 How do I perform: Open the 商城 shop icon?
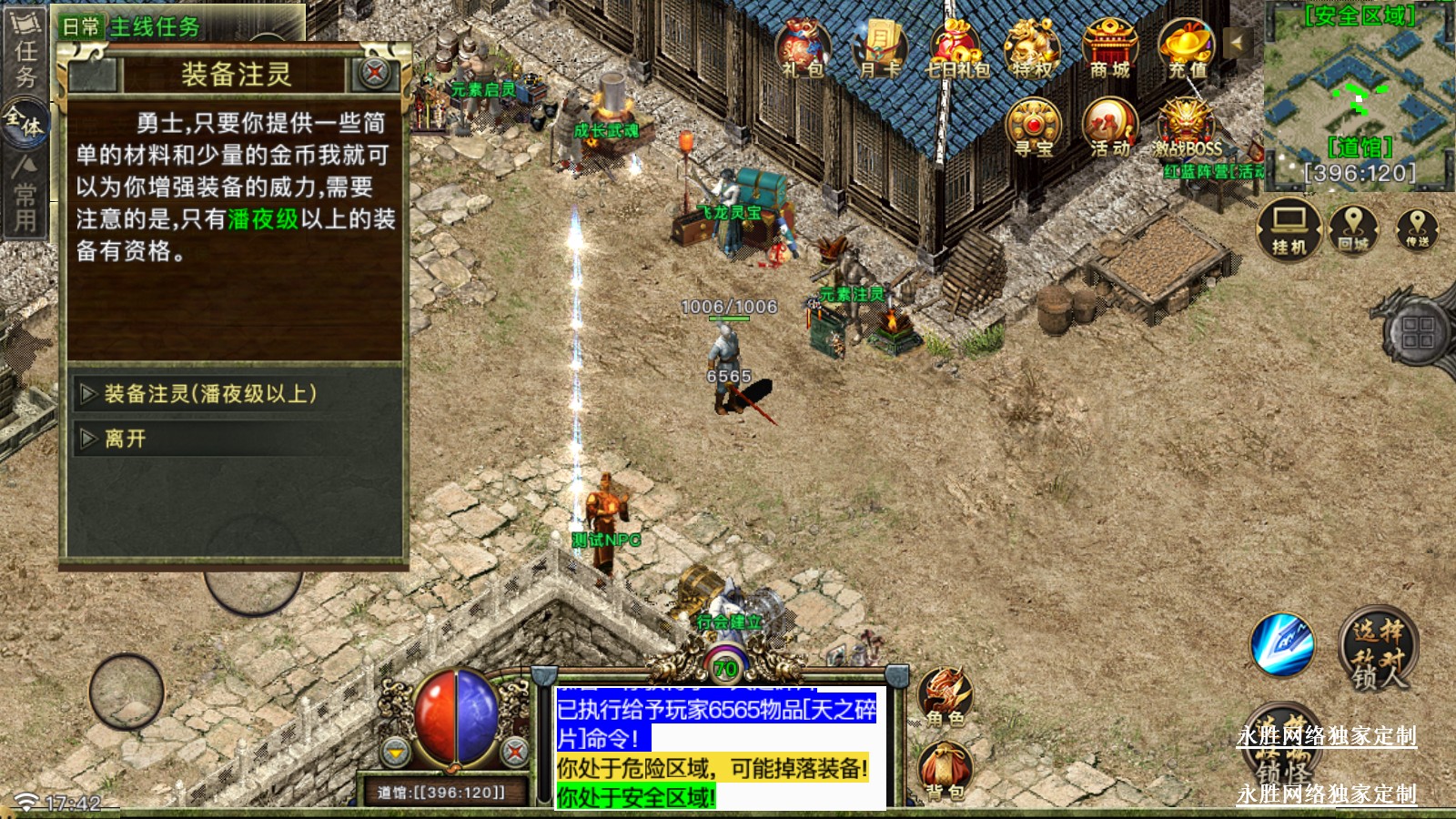[x=1109, y=46]
